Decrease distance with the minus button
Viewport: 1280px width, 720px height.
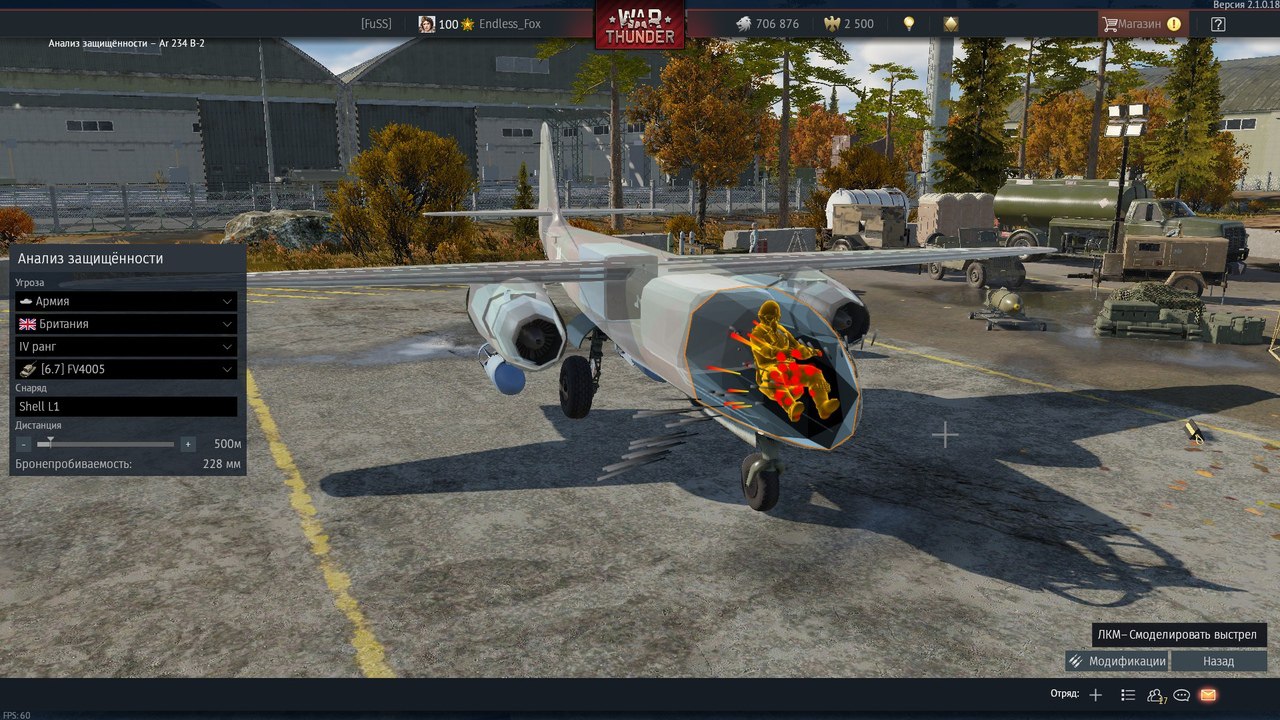(x=24, y=444)
